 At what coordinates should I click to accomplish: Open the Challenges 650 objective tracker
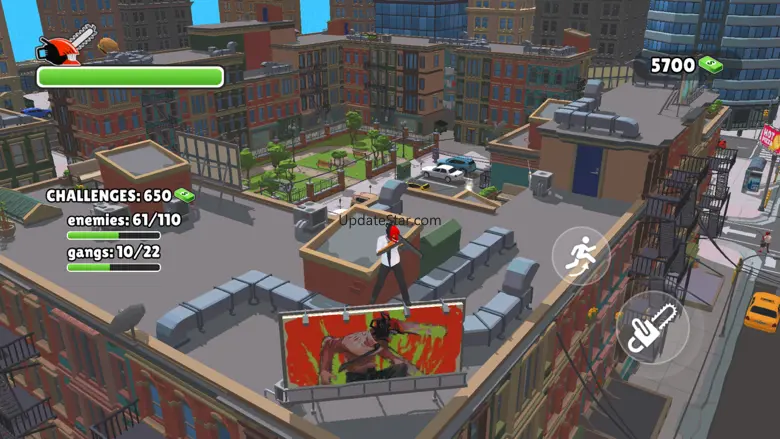pyautogui.click(x=119, y=196)
